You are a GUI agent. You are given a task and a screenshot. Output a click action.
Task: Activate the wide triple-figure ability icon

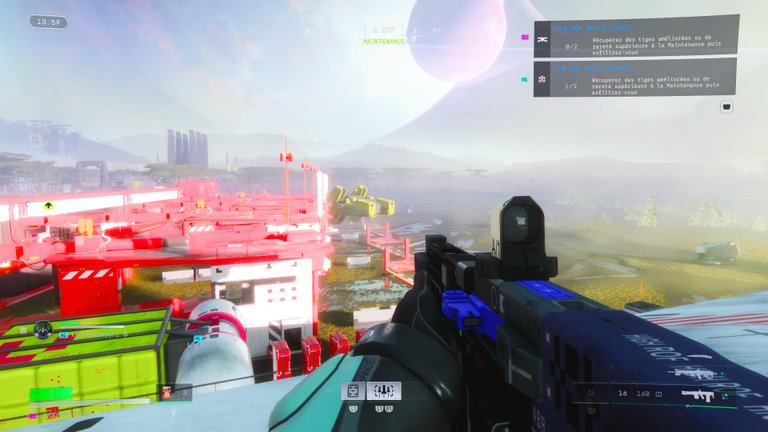point(383,391)
